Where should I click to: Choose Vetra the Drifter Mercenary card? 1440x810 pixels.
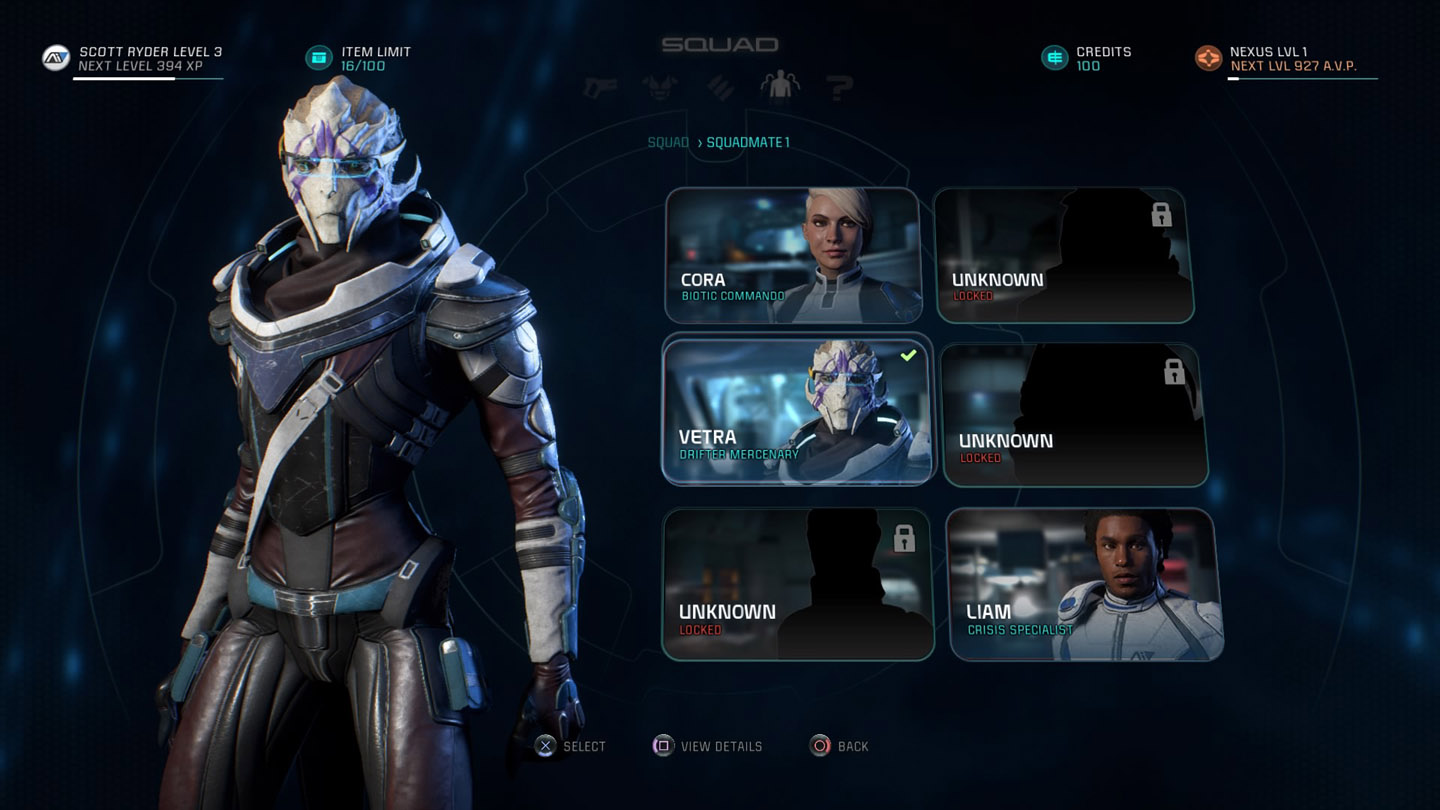(x=797, y=412)
